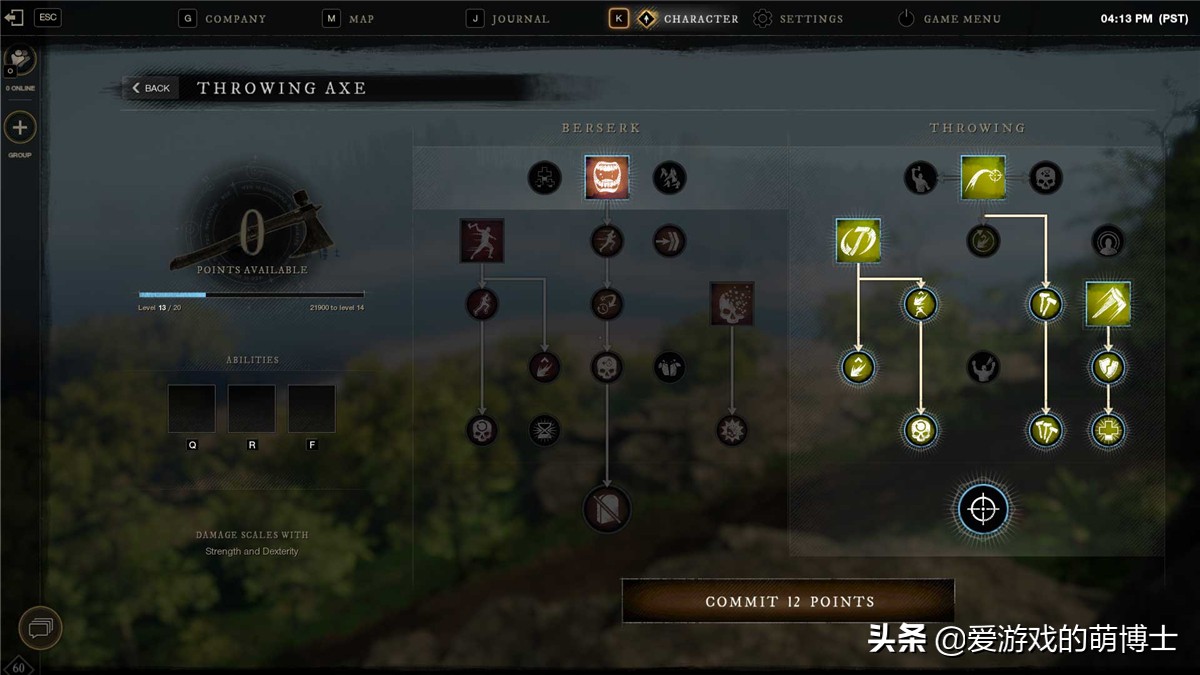Open the Journal tab
Viewport: 1200px width, 675px height.
pyautogui.click(x=509, y=18)
